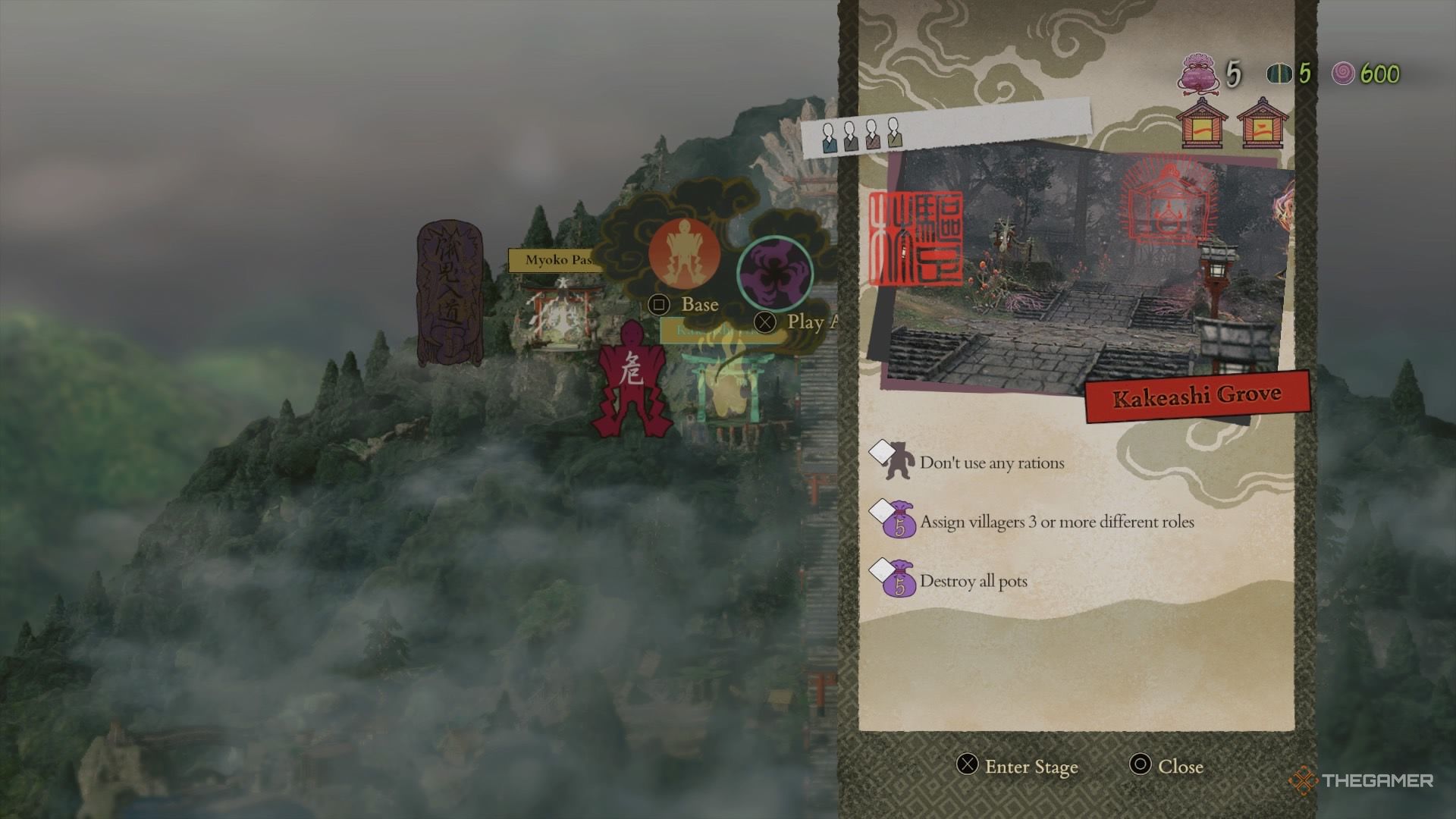The height and width of the screenshot is (819, 1456).
Task: Select the villager roles objective row
Action: click(x=1056, y=522)
